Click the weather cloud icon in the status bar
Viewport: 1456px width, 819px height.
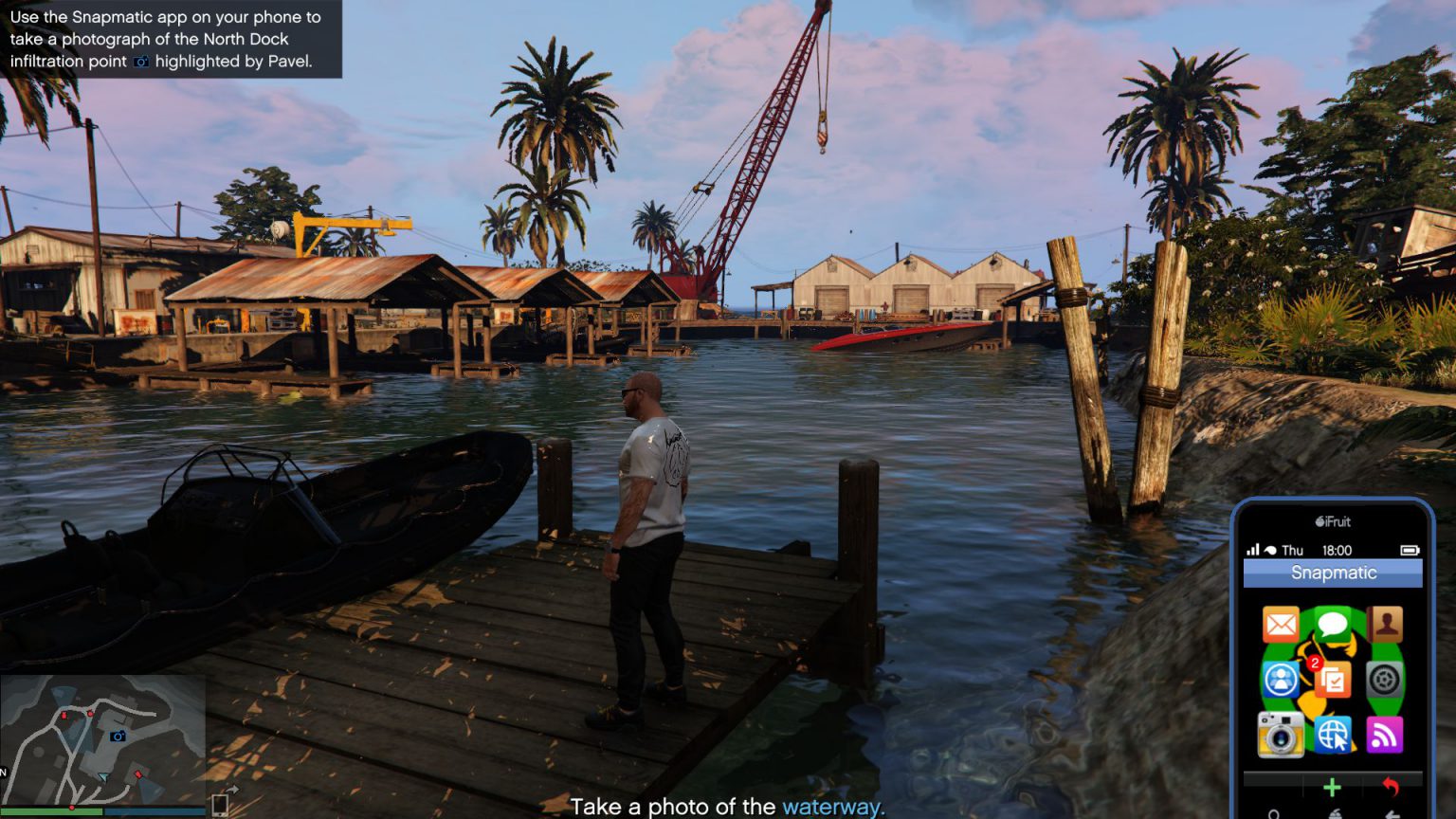[x=1269, y=549]
